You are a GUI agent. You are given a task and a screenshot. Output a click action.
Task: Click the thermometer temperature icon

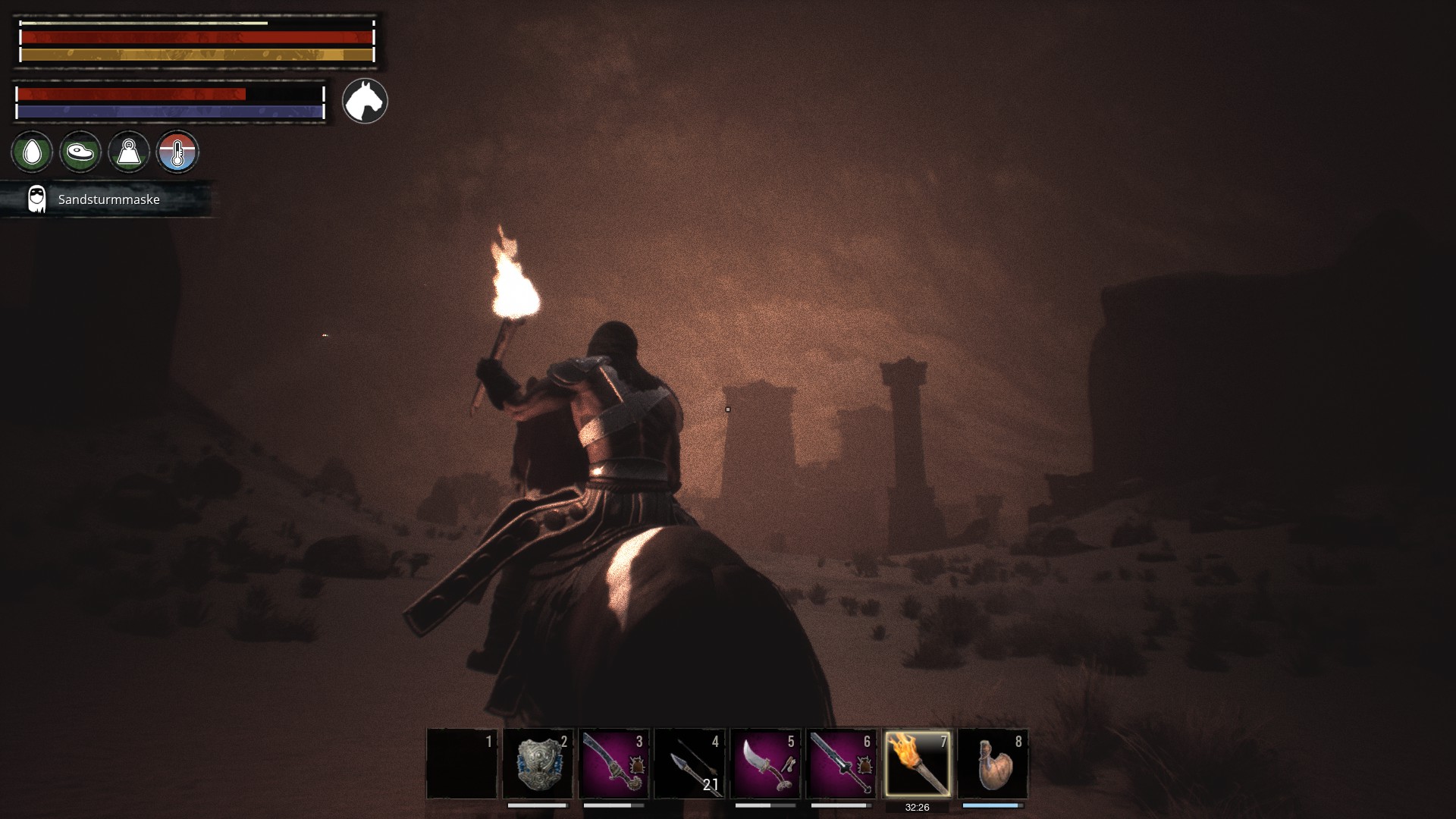[x=177, y=152]
